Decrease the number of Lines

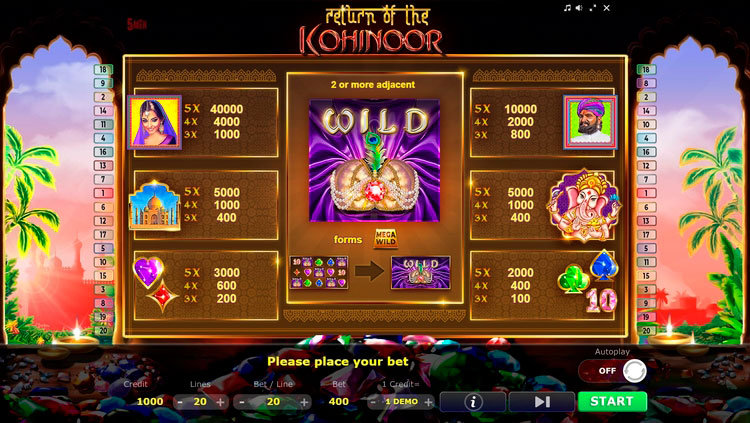(179, 402)
